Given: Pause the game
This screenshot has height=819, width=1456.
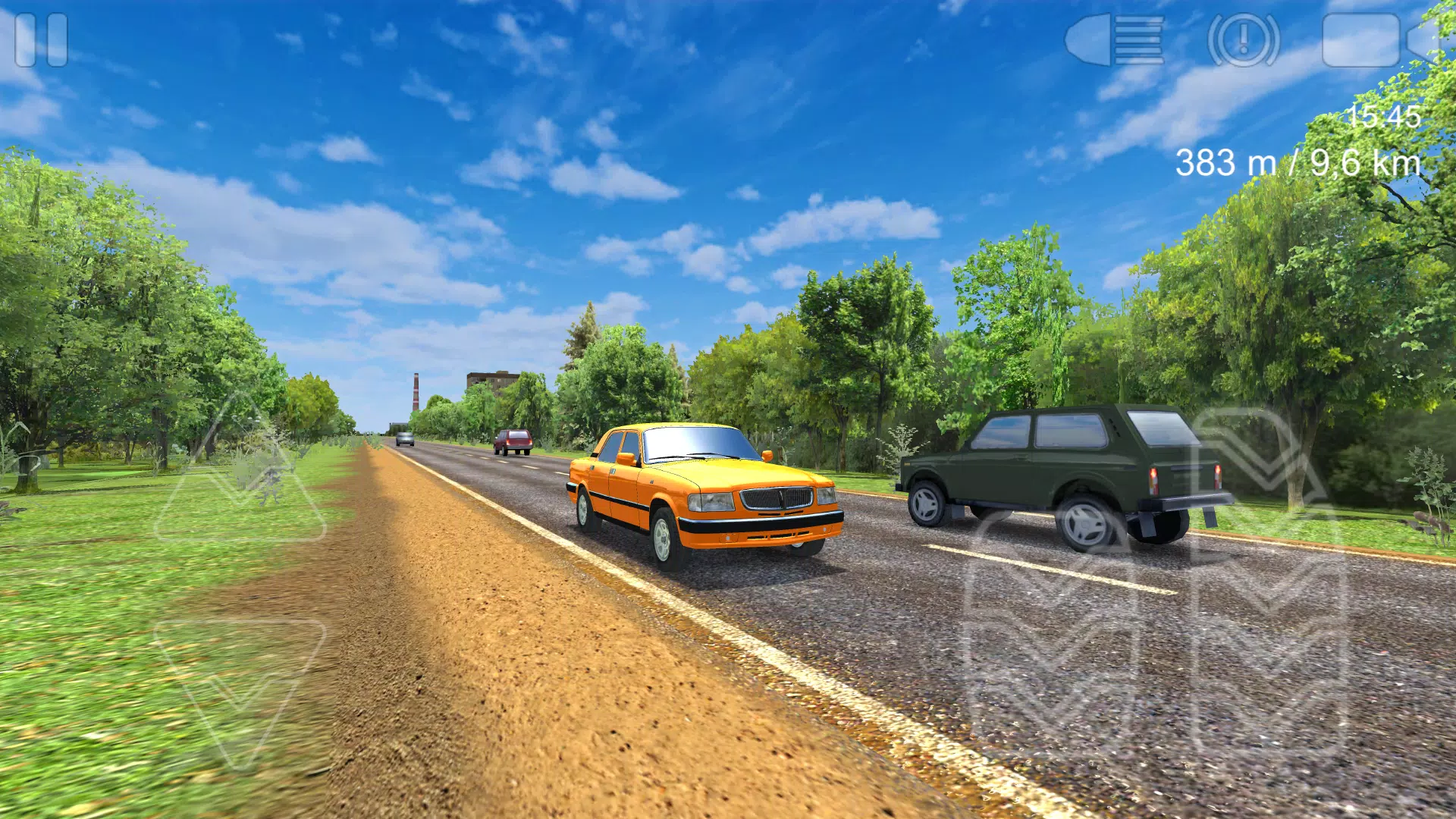Looking at the screenshot, I should [41, 39].
